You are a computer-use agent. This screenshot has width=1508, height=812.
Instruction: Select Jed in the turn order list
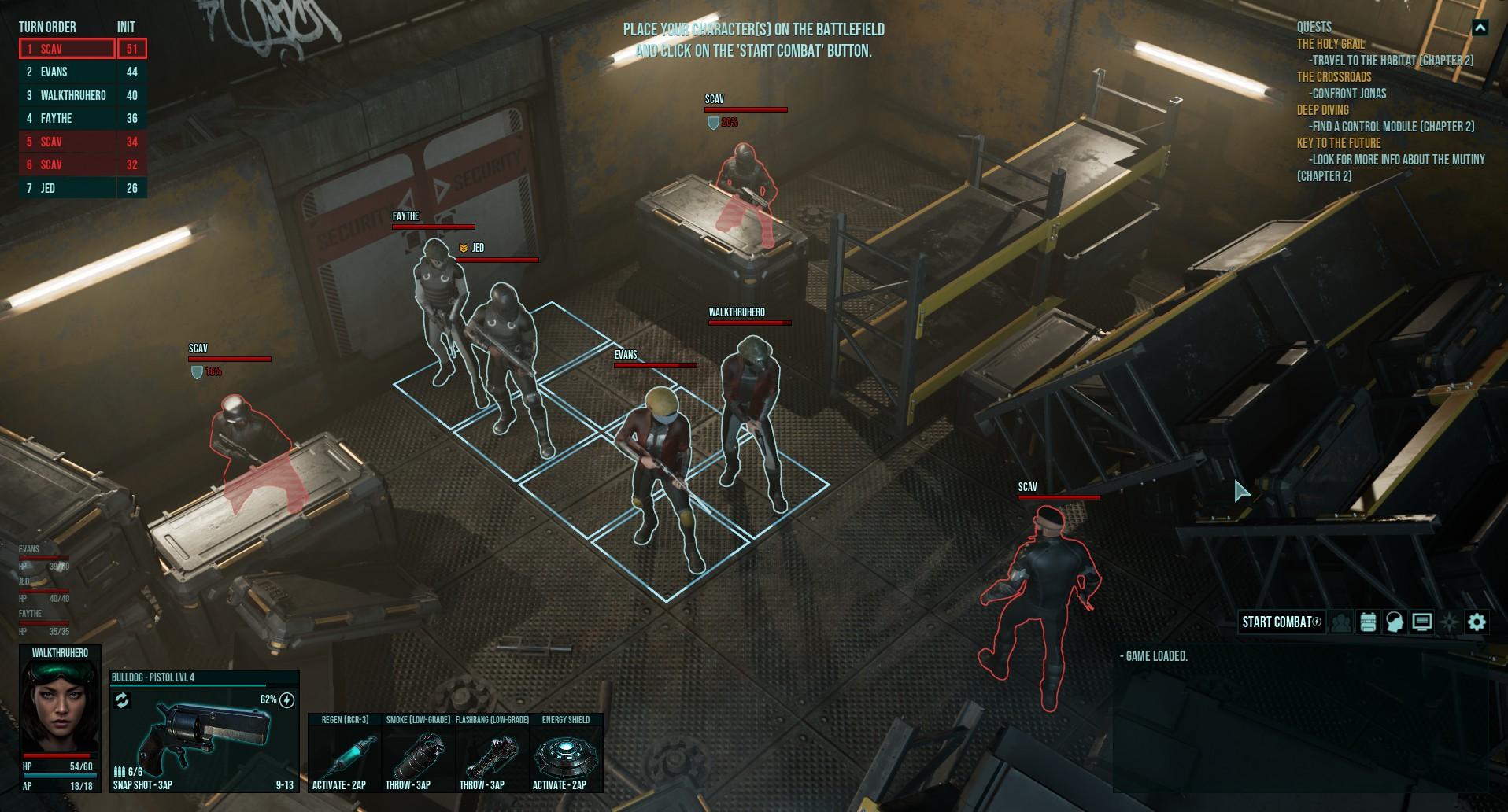(x=67, y=188)
